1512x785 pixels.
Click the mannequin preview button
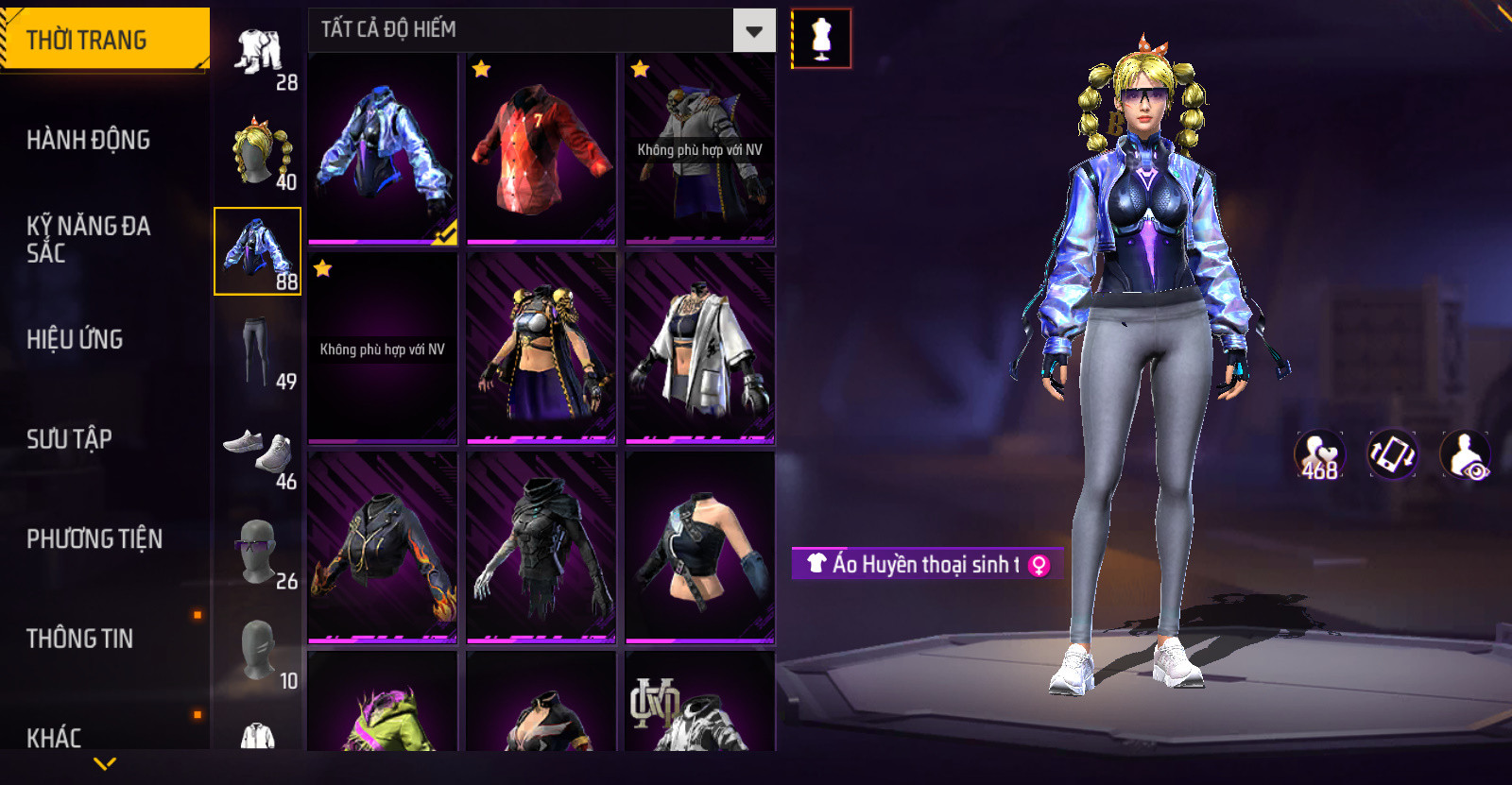pos(821,39)
